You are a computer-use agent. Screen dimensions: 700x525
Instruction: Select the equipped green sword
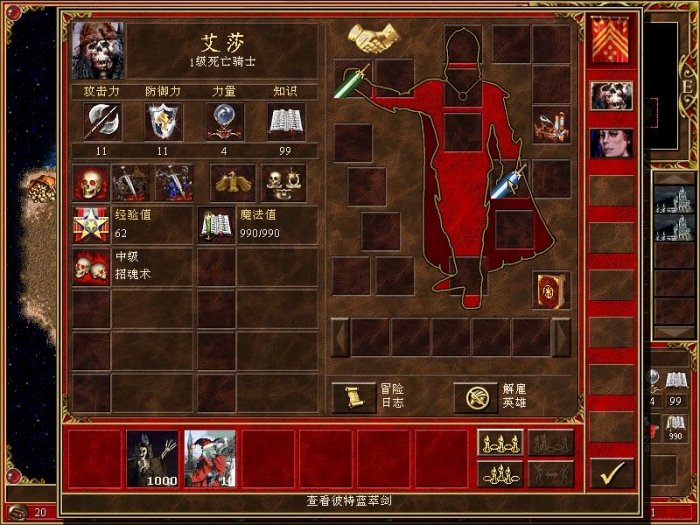(x=352, y=80)
